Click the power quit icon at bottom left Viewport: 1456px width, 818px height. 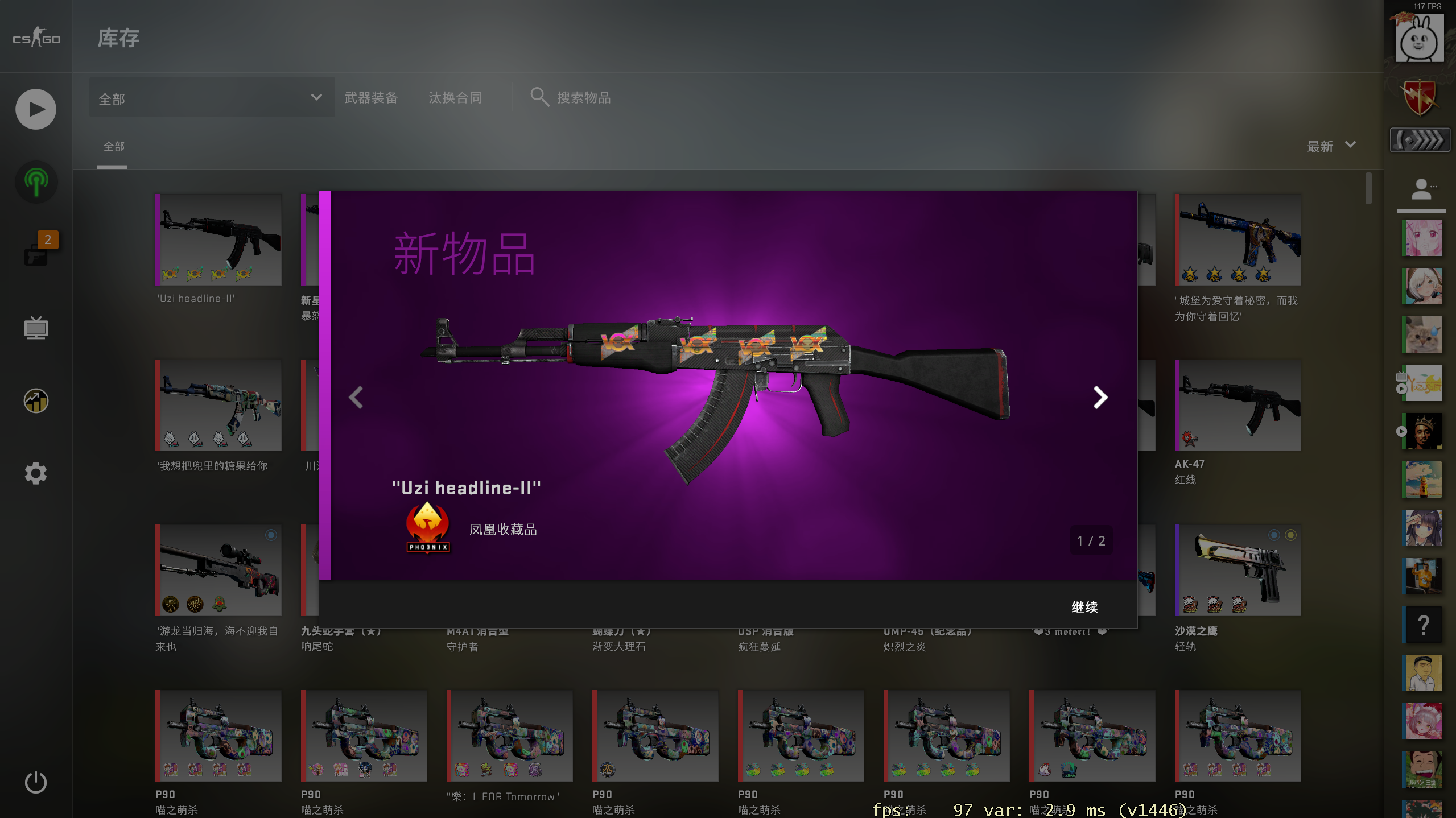pyautogui.click(x=36, y=782)
